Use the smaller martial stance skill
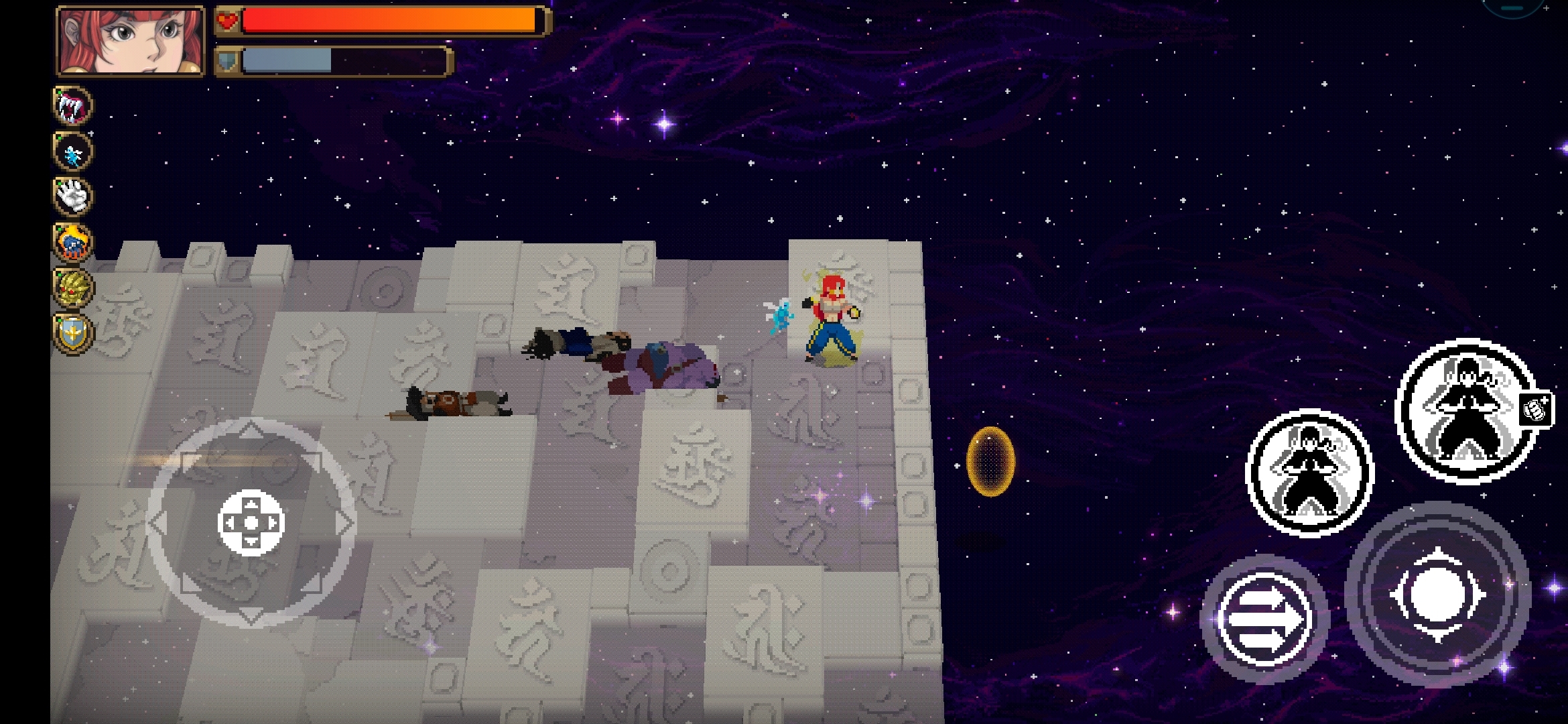The image size is (1568, 724). click(1309, 473)
